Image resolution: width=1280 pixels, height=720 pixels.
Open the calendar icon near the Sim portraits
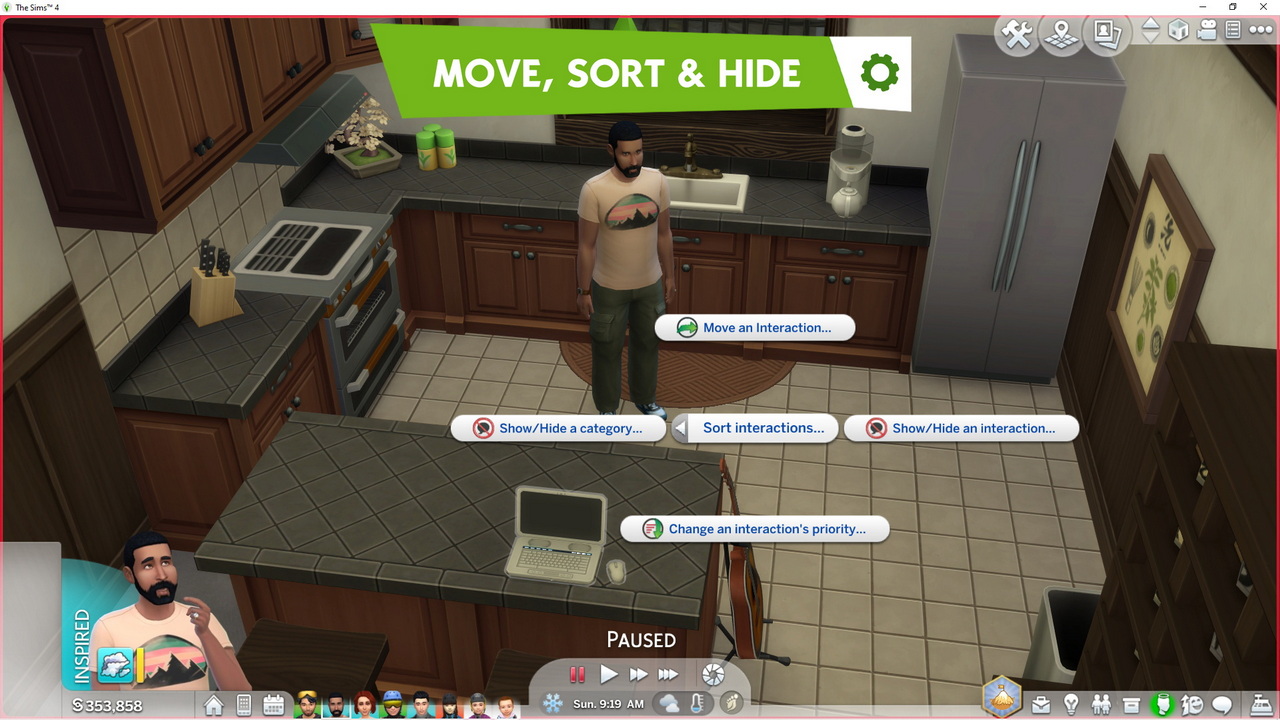click(274, 707)
